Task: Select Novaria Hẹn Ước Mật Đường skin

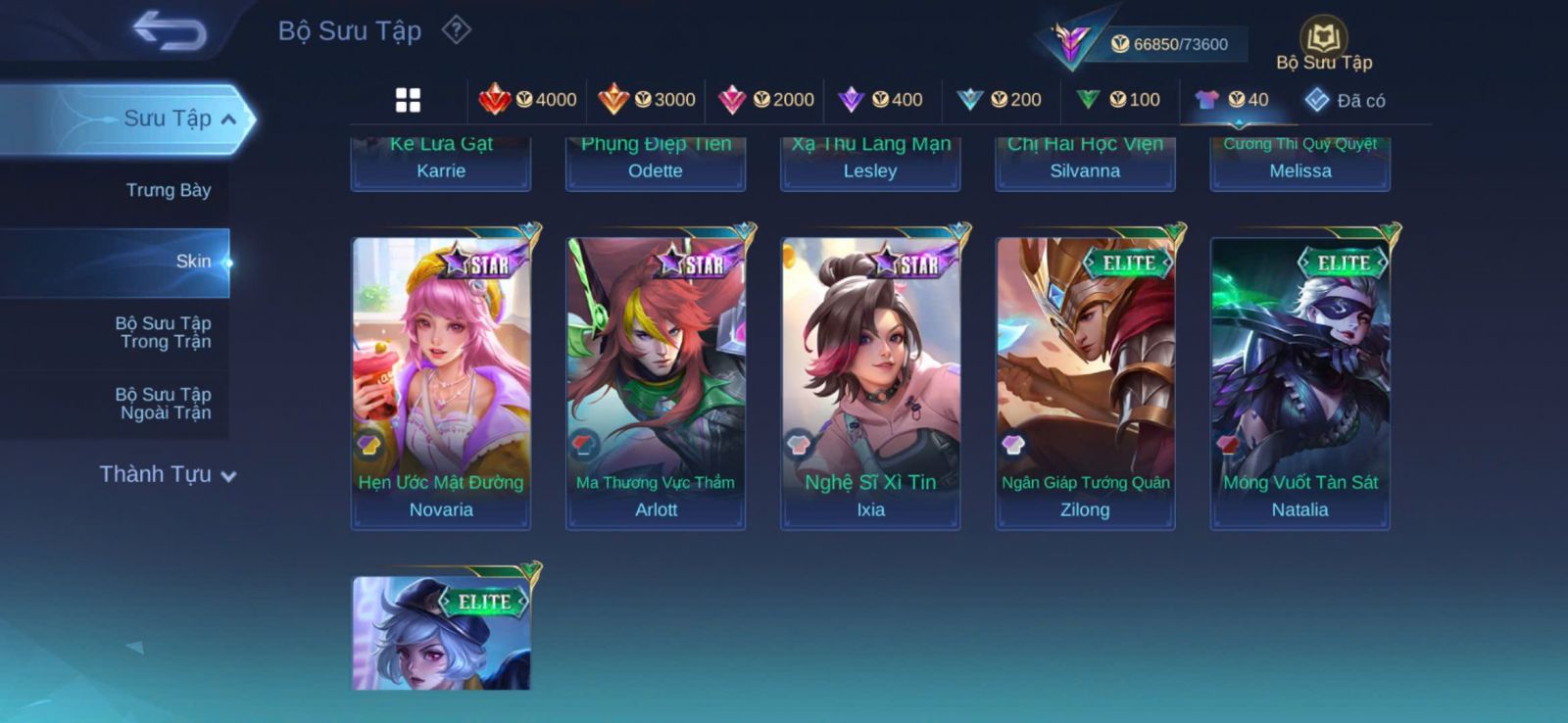Action: (x=441, y=382)
